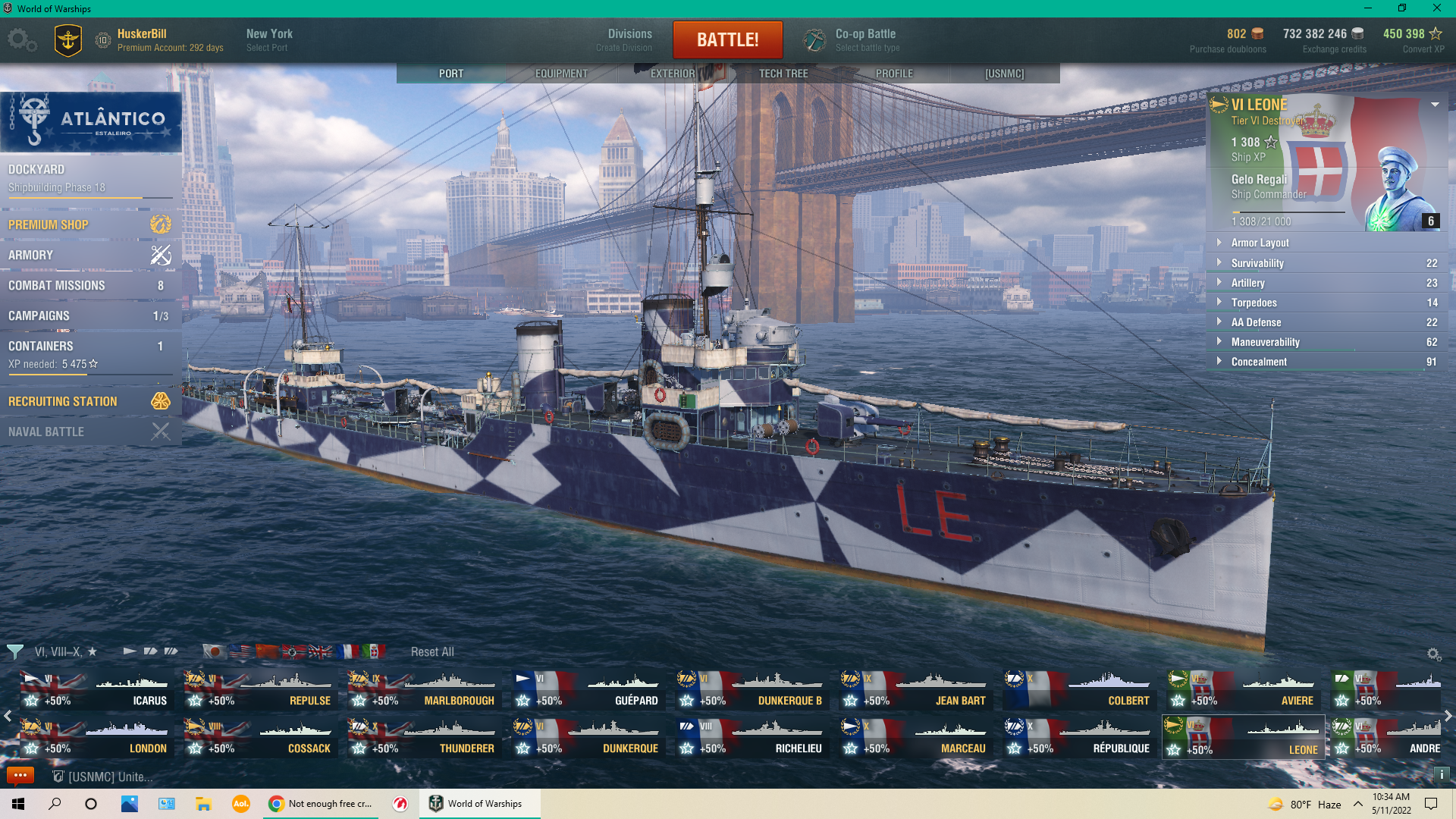This screenshot has height=819, width=1456.
Task: Select the Richelieu ship in carousel
Action: [752, 737]
